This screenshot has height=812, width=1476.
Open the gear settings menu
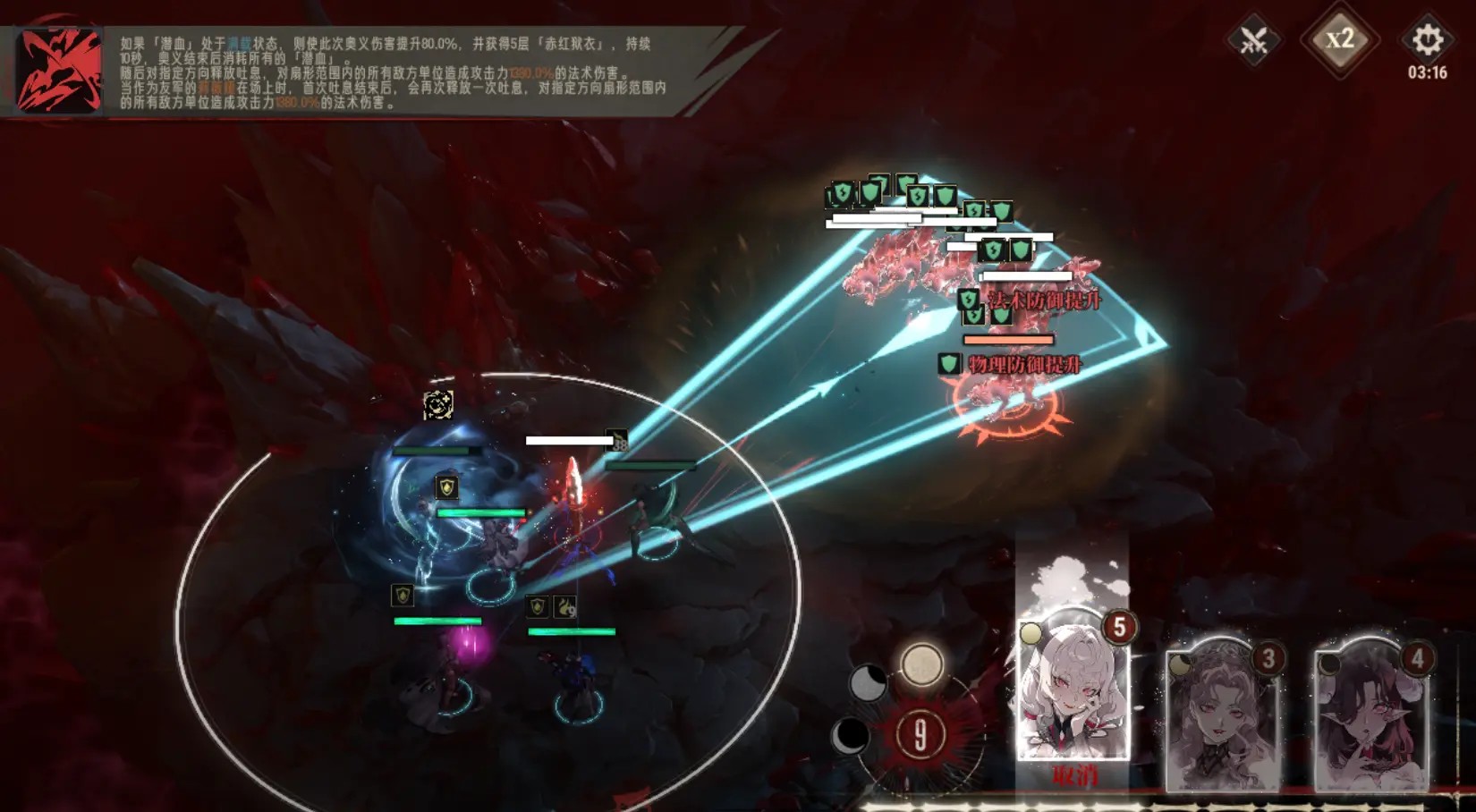tap(1427, 40)
